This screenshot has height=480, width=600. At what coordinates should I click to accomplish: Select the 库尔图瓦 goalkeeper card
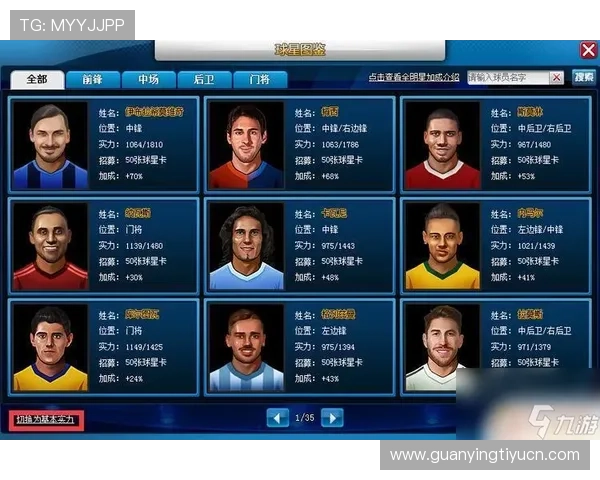[103, 346]
